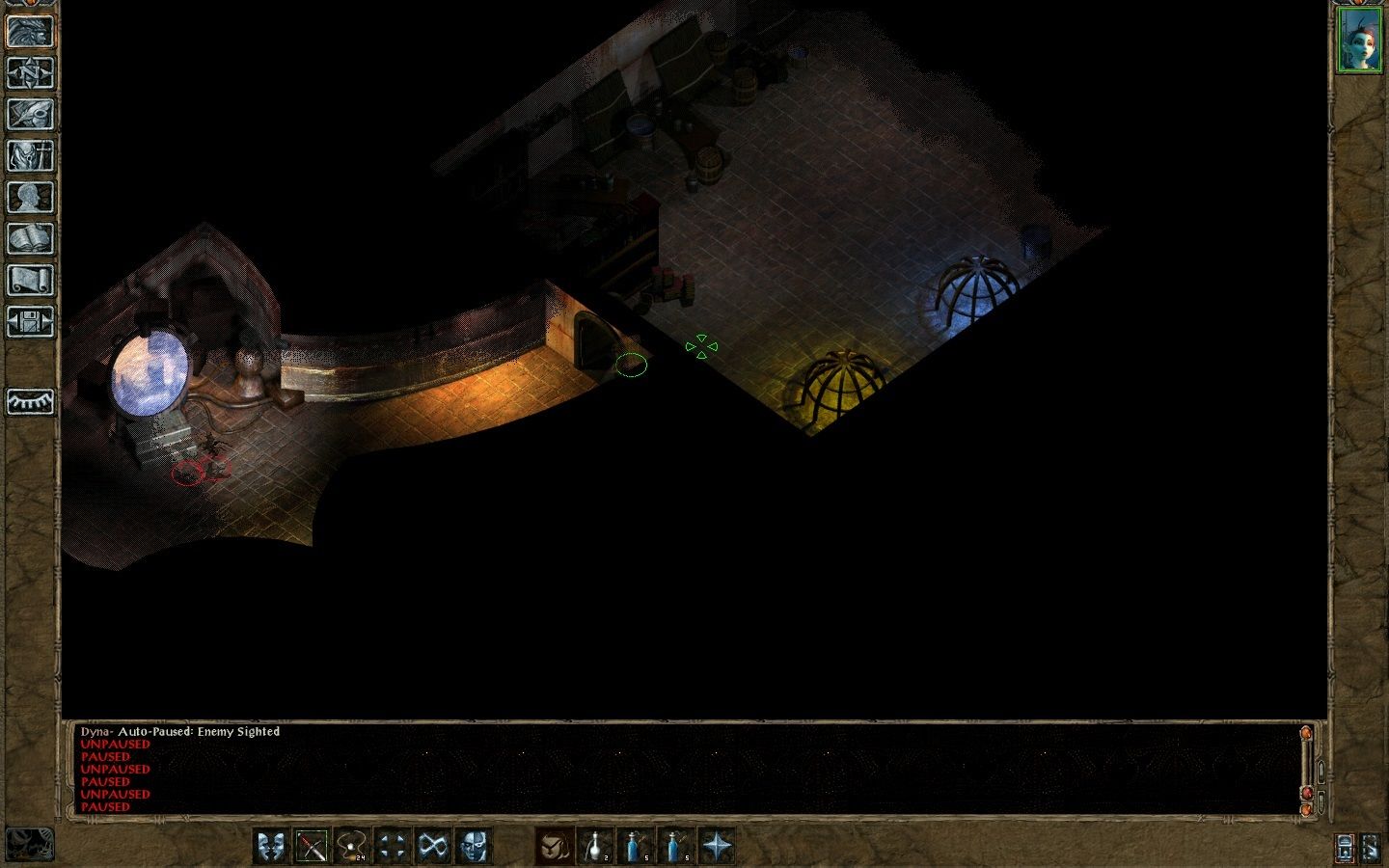The height and width of the screenshot is (868, 1389).
Task: Start dialogue with the masks icon
Action: pos(269,846)
